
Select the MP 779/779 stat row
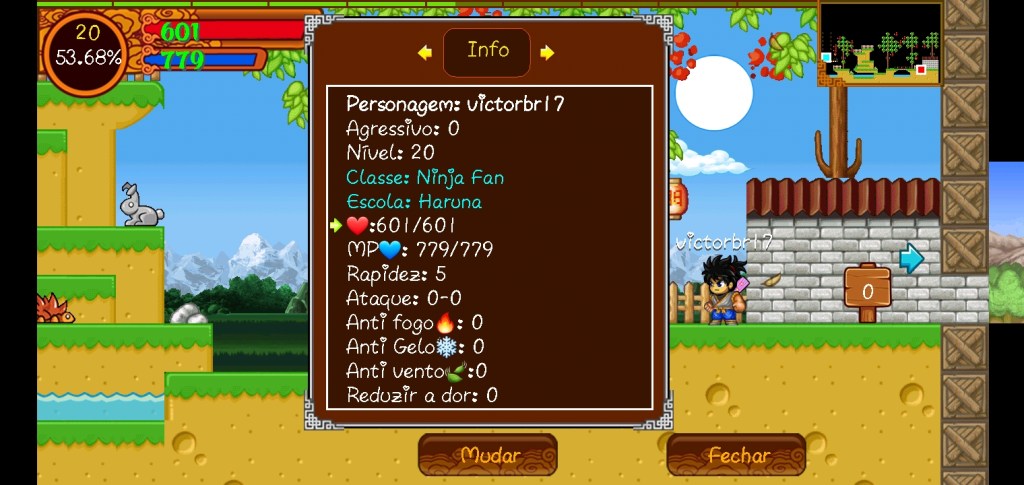[x=420, y=250]
